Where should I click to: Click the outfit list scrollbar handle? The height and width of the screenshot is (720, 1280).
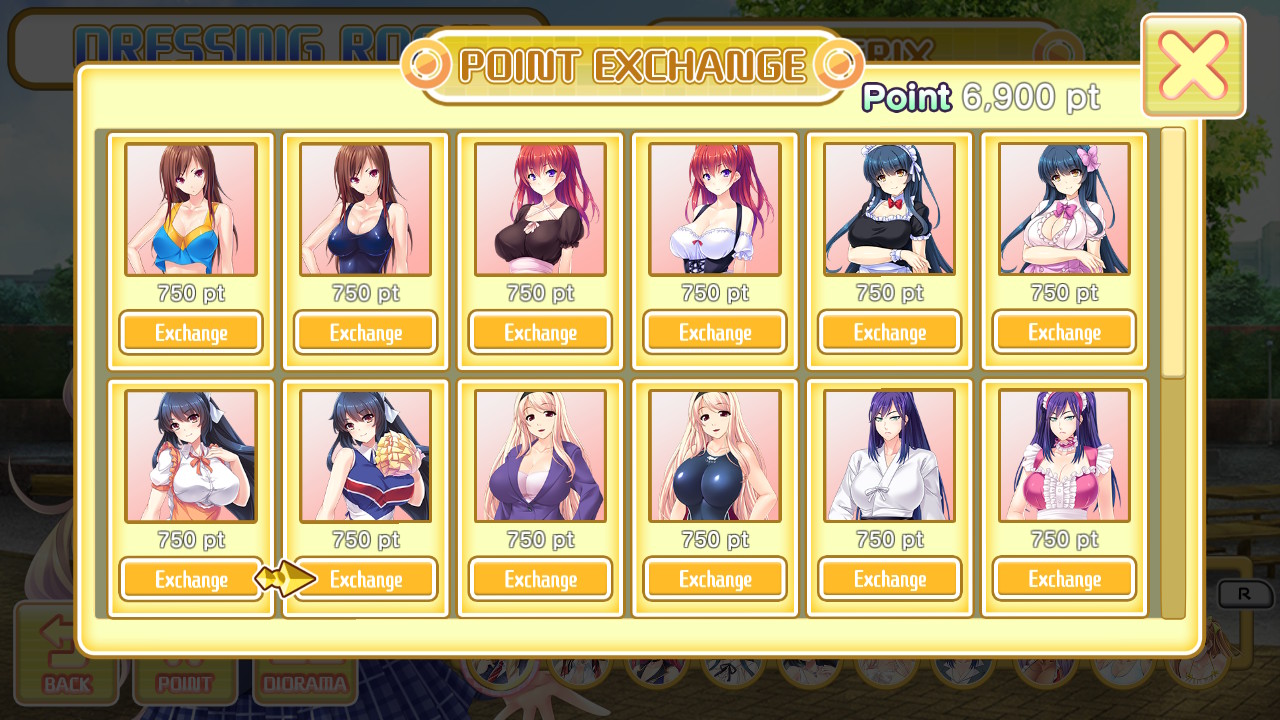pyautogui.click(x=1173, y=253)
